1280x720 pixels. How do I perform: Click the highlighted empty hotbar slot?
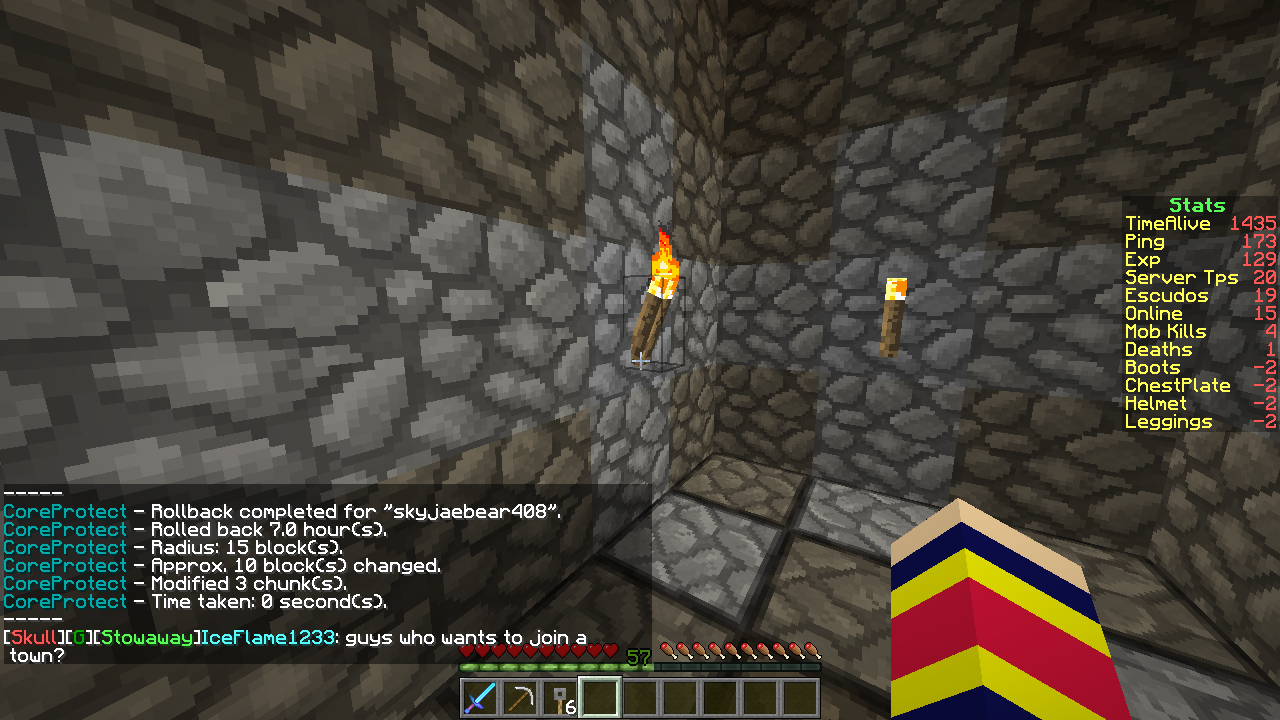(600, 698)
